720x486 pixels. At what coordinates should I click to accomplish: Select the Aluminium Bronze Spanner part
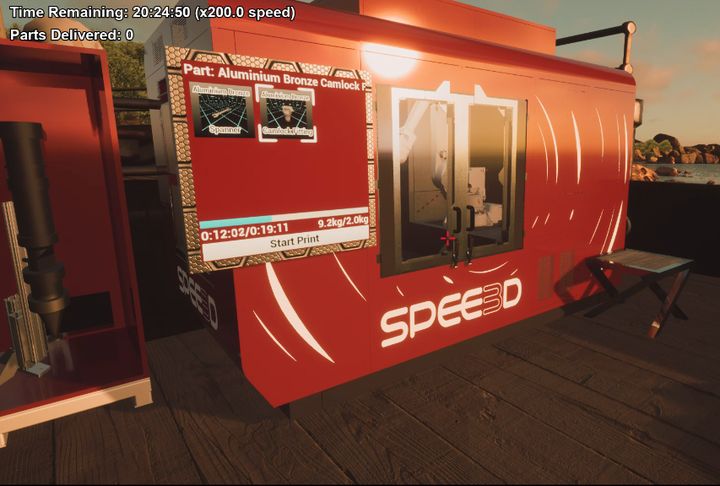(x=225, y=111)
